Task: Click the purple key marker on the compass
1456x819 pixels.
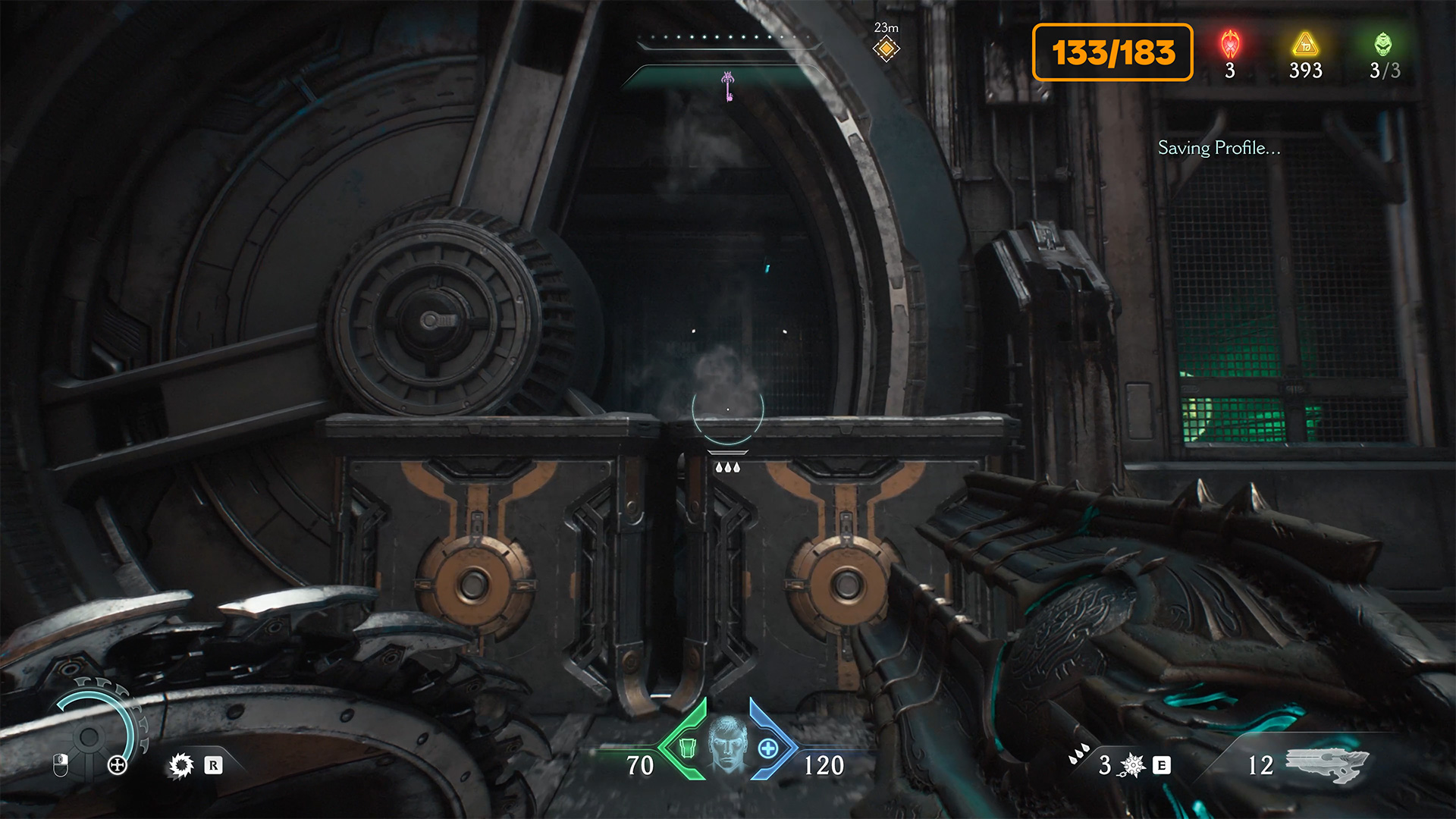Action: (728, 85)
